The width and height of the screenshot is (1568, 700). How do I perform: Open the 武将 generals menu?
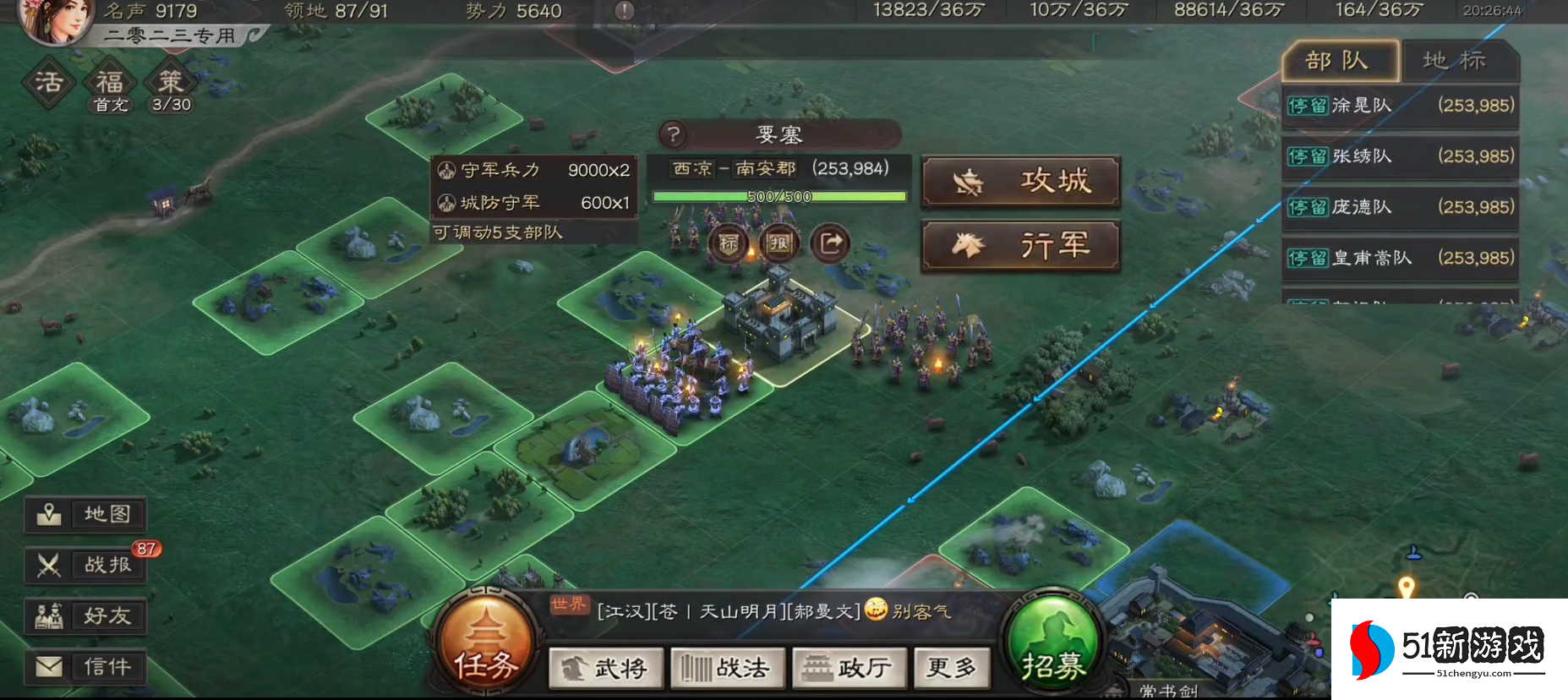coord(607,668)
